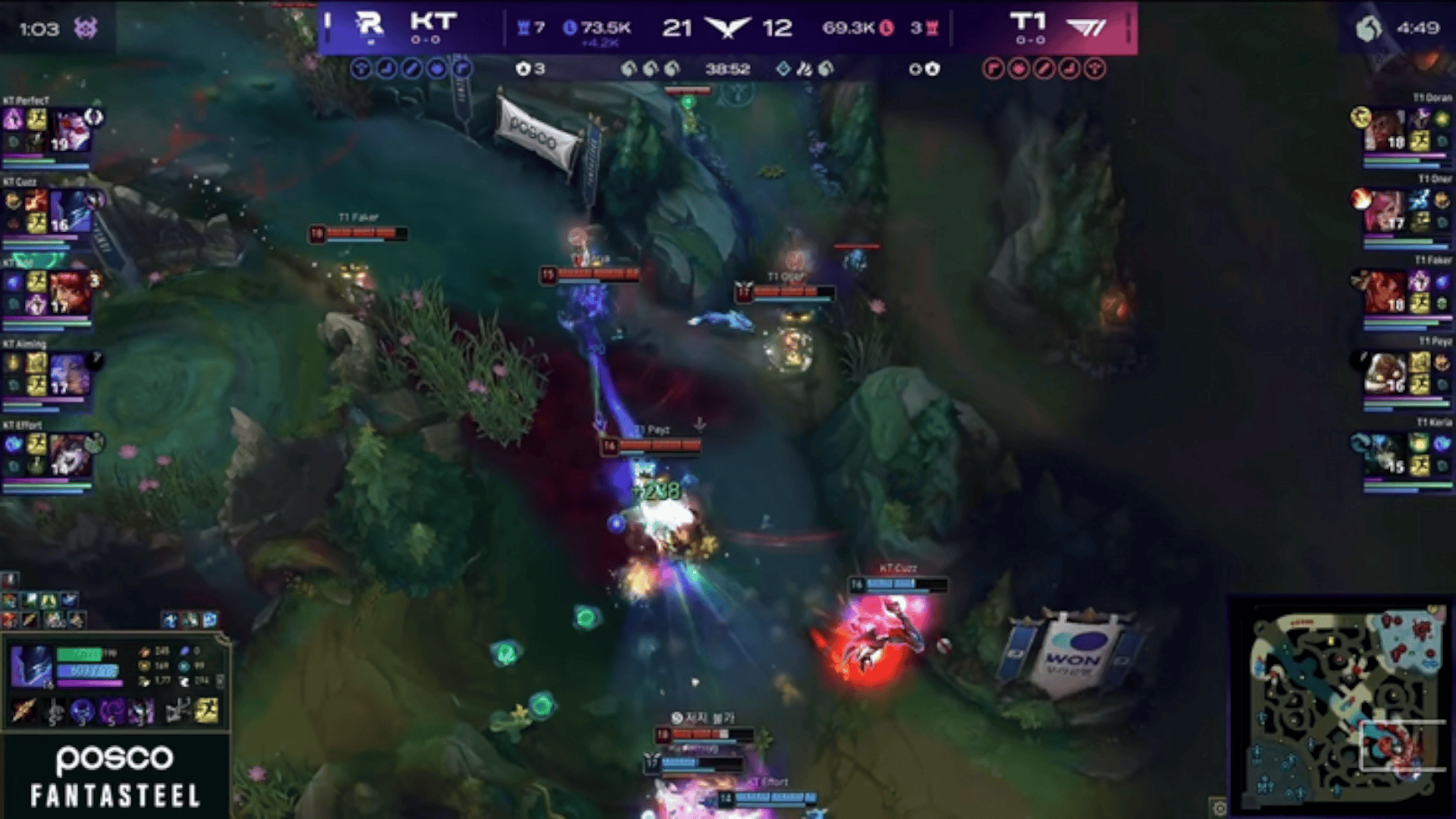Click the dark blue orb ability icon
Image resolution: width=1456 pixels, height=819 pixels.
coord(82,711)
